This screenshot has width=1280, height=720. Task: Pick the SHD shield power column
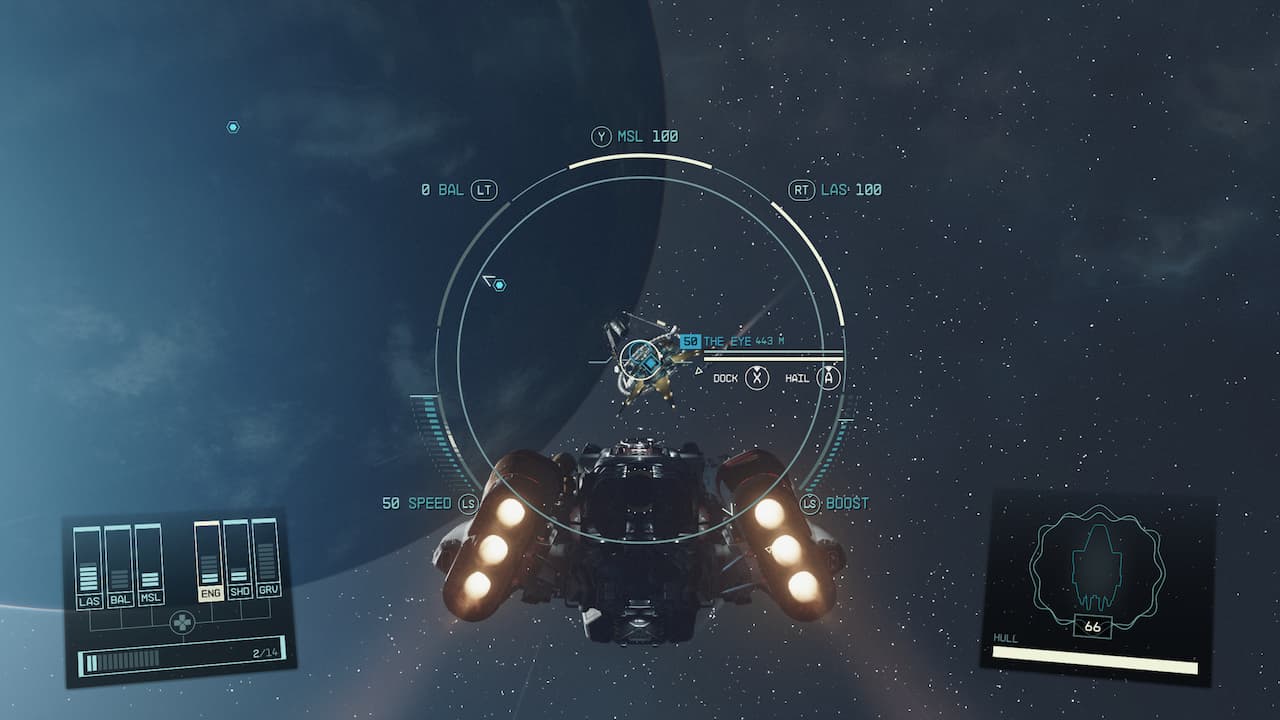238,558
